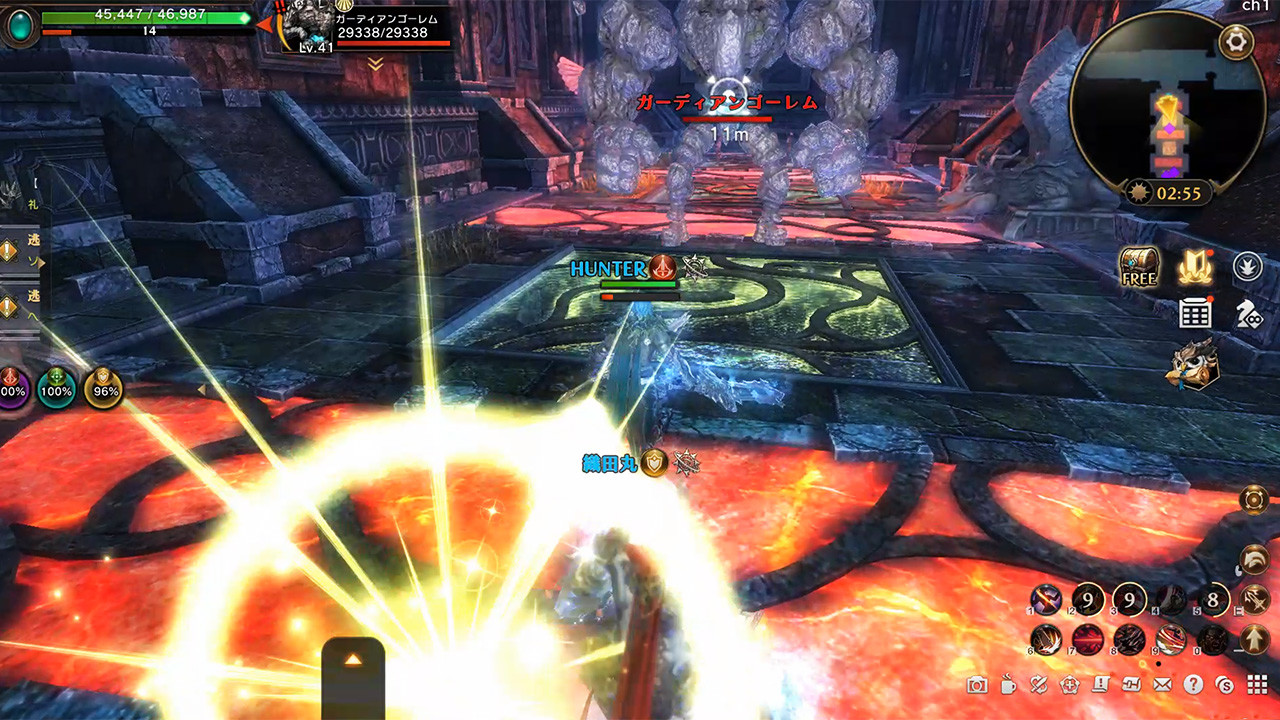This screenshot has height=720, width=1280.
Task: Open the grid-shaped main menu icon
Action: click(1257, 686)
